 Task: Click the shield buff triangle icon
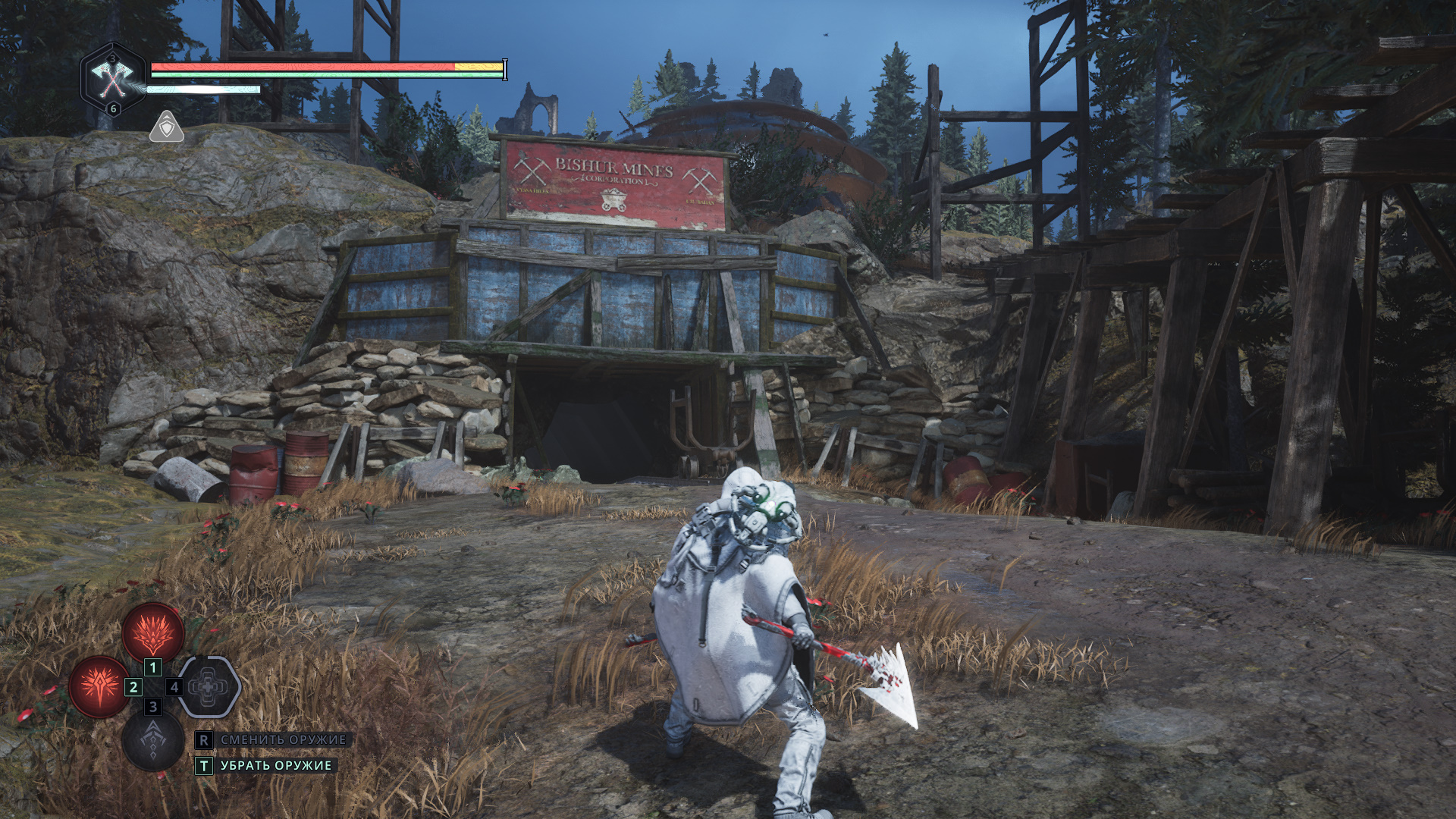[x=166, y=127]
